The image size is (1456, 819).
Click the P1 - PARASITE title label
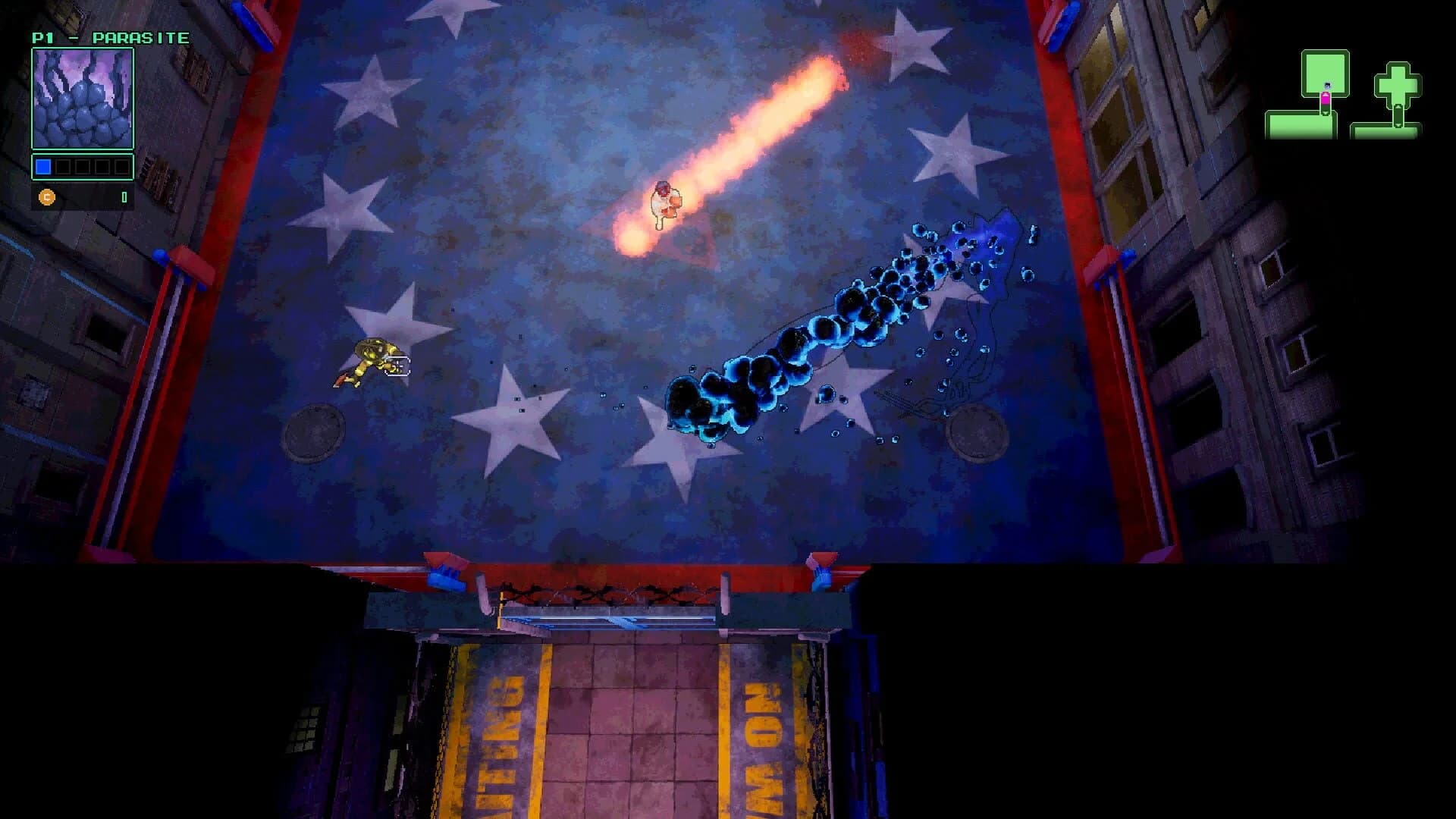pyautogui.click(x=110, y=36)
